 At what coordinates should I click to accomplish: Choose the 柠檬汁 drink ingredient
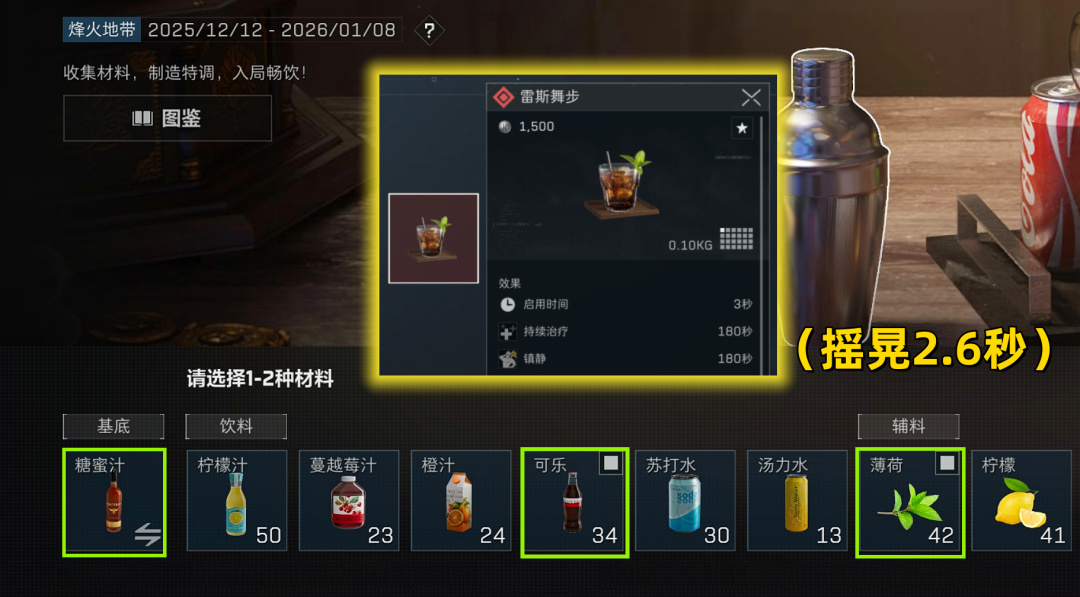(237, 501)
